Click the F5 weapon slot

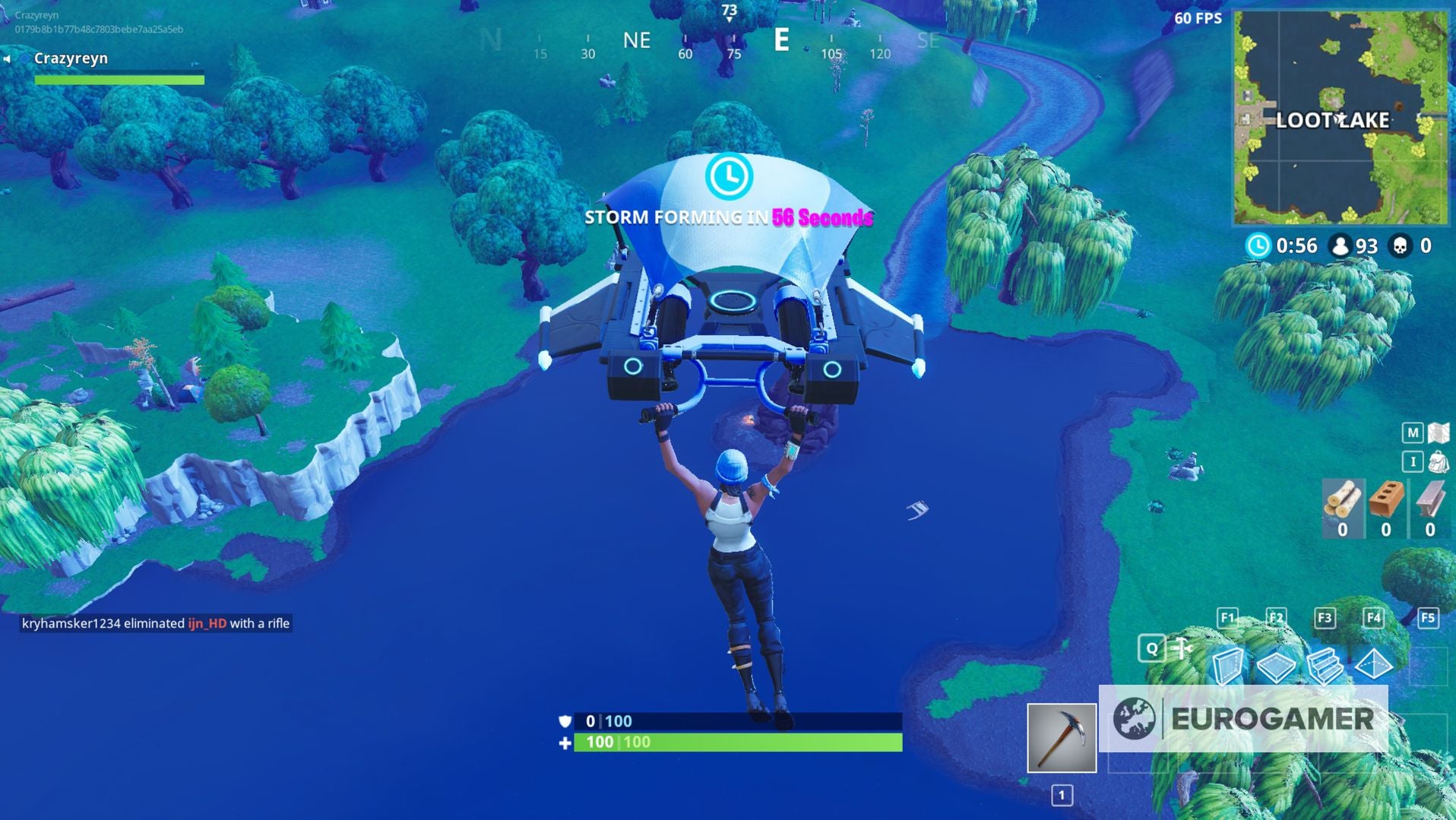1427,619
